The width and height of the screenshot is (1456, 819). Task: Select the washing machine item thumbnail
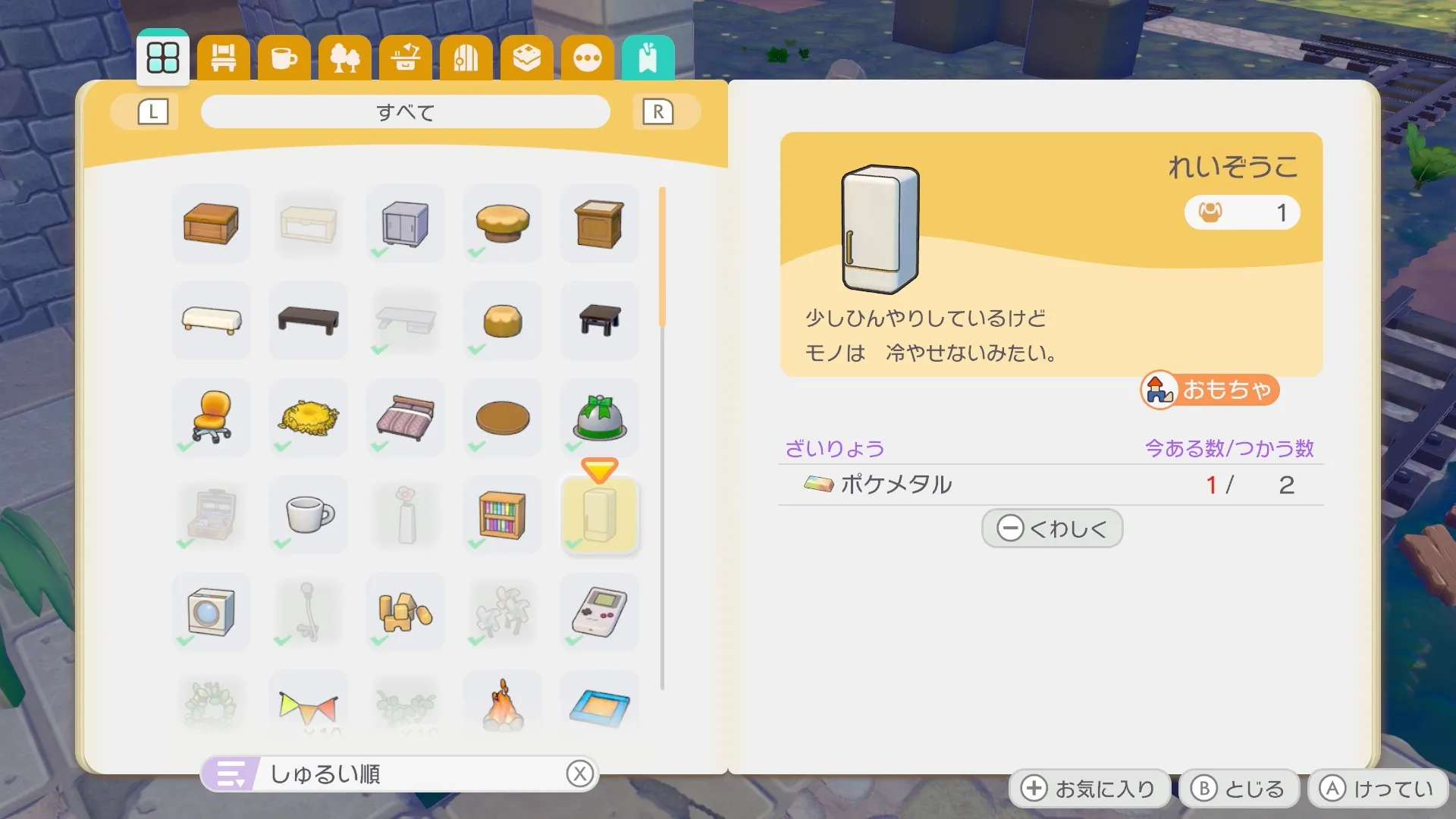212,612
